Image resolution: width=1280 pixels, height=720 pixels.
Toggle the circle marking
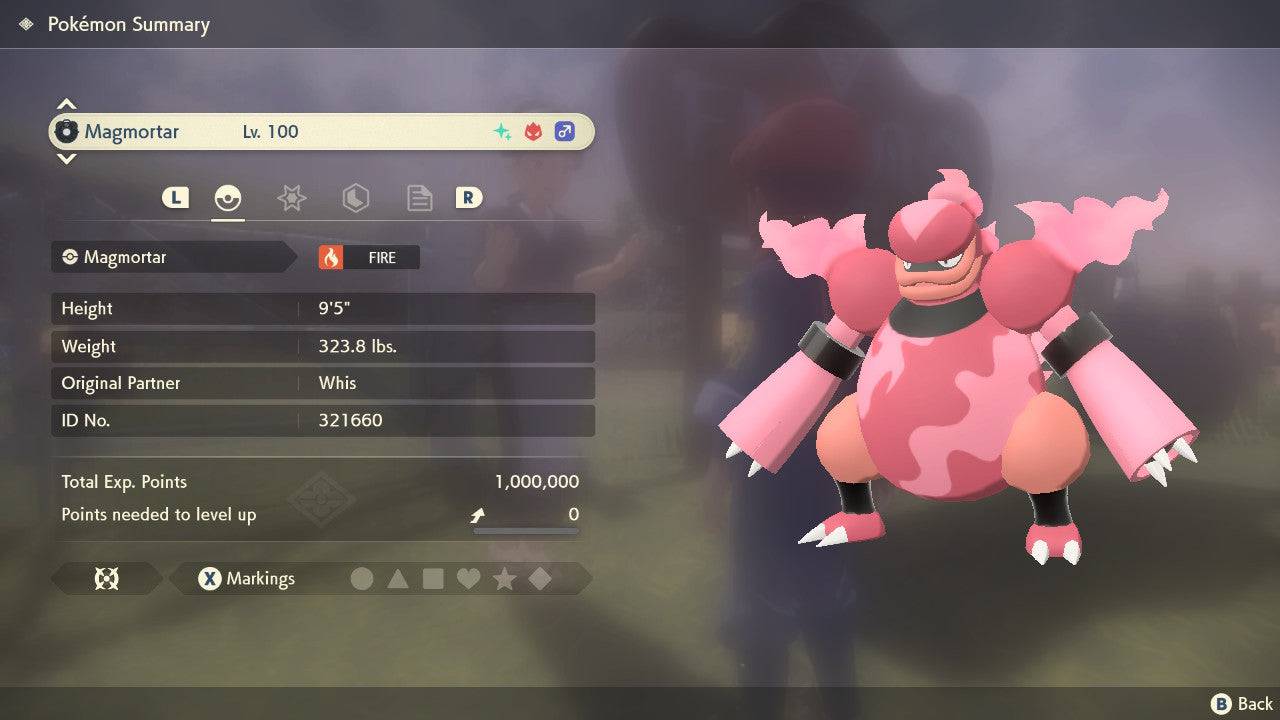[x=362, y=578]
